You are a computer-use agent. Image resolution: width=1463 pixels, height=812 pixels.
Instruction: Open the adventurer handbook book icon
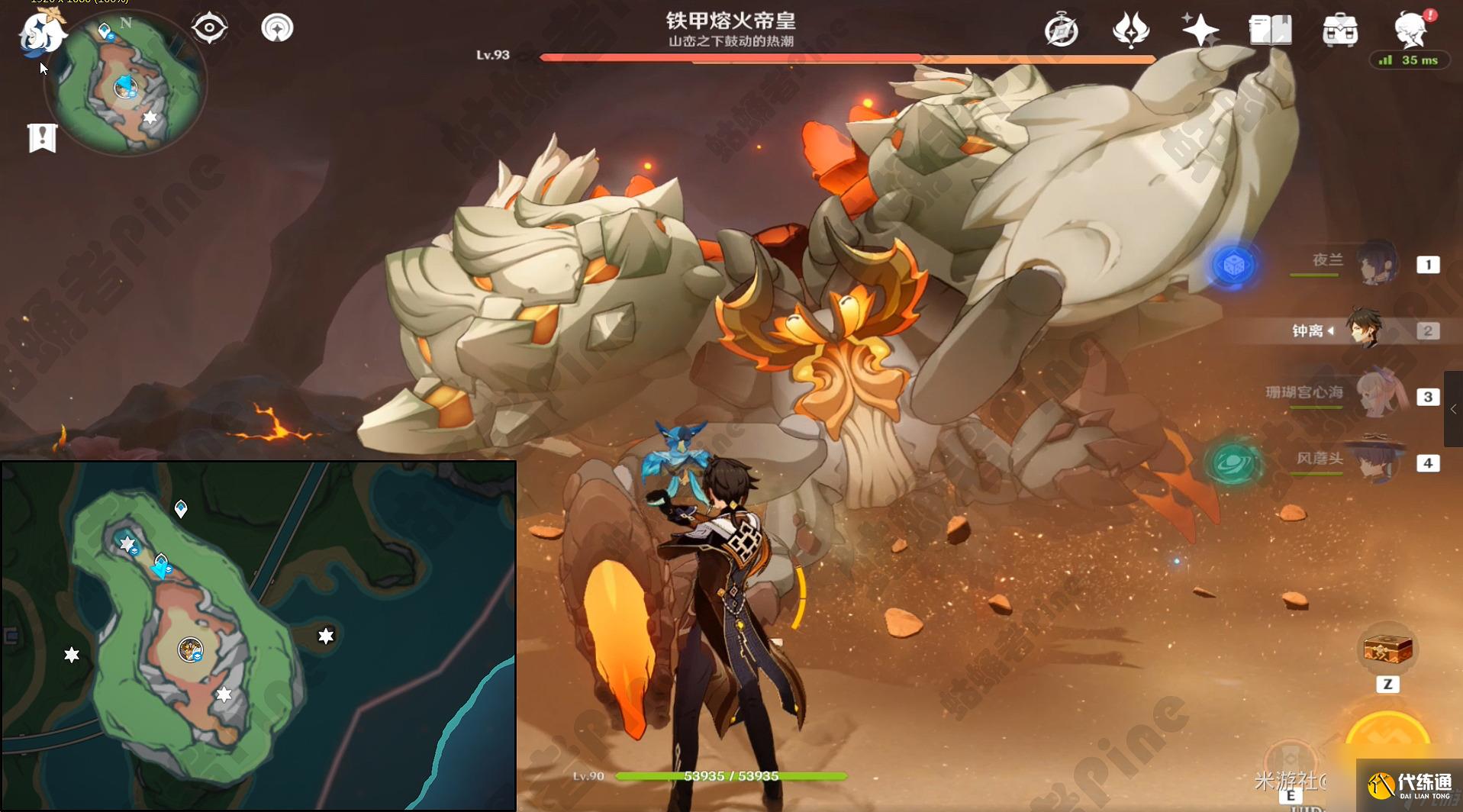(x=1270, y=31)
